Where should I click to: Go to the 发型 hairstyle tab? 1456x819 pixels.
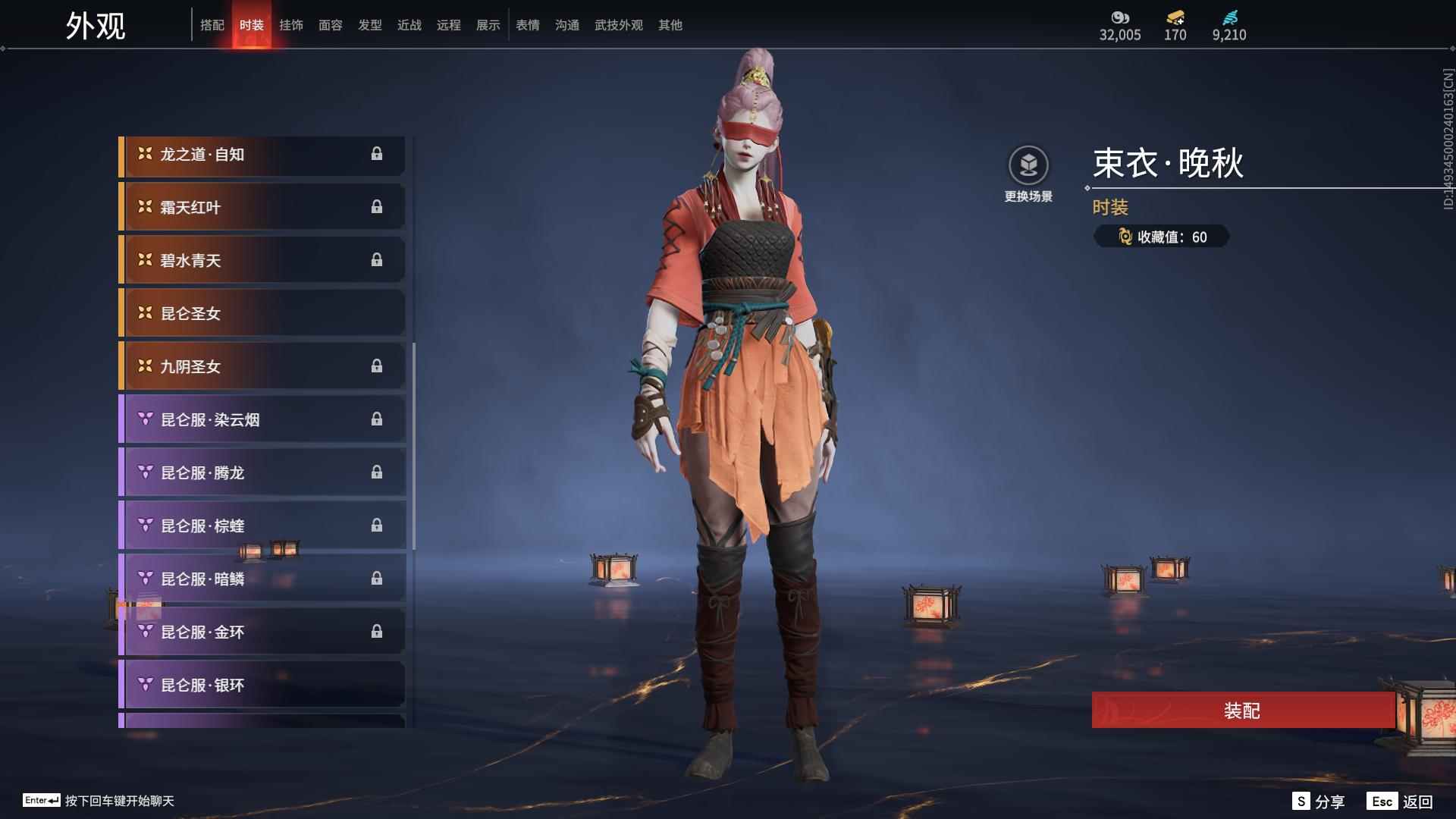click(370, 25)
